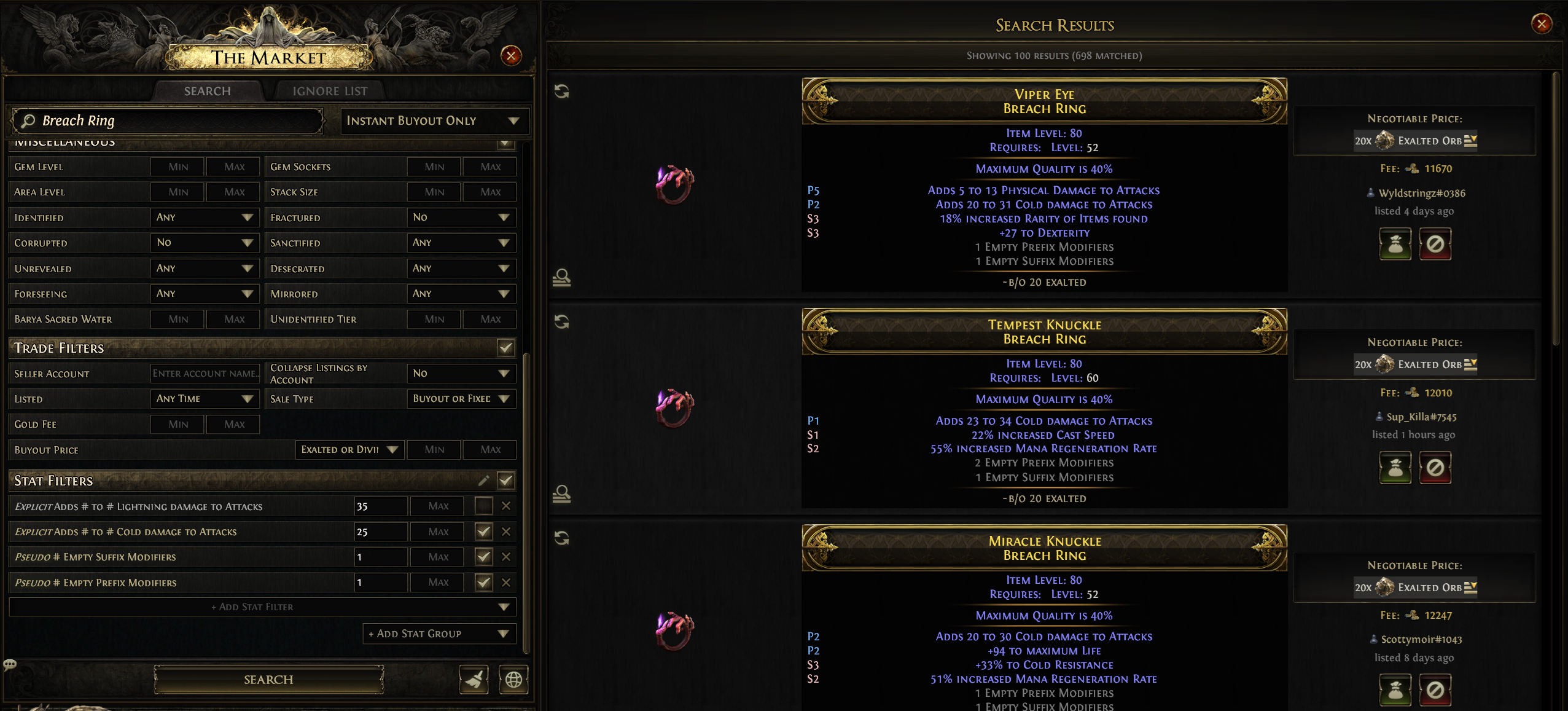This screenshot has height=711, width=1568.
Task: Toggle the Trade Filters section checkbox
Action: (505, 348)
